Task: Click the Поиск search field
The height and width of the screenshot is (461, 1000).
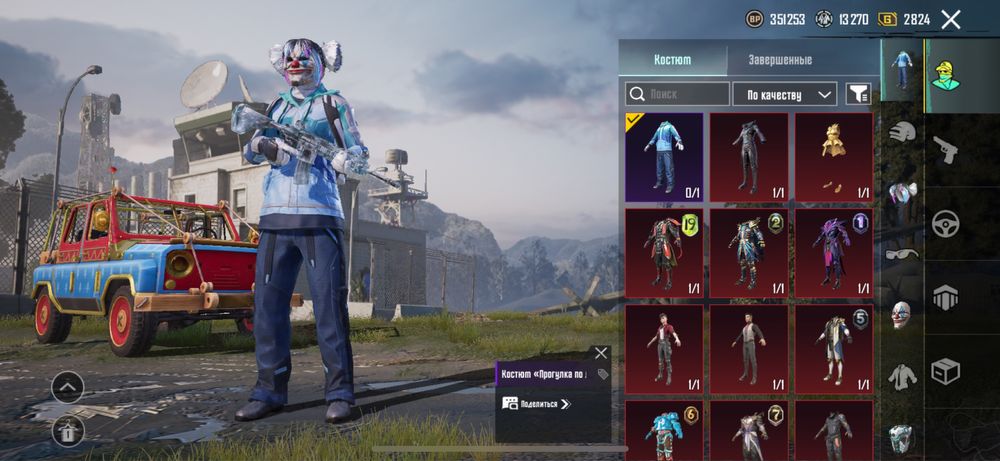Action: pyautogui.click(x=678, y=94)
